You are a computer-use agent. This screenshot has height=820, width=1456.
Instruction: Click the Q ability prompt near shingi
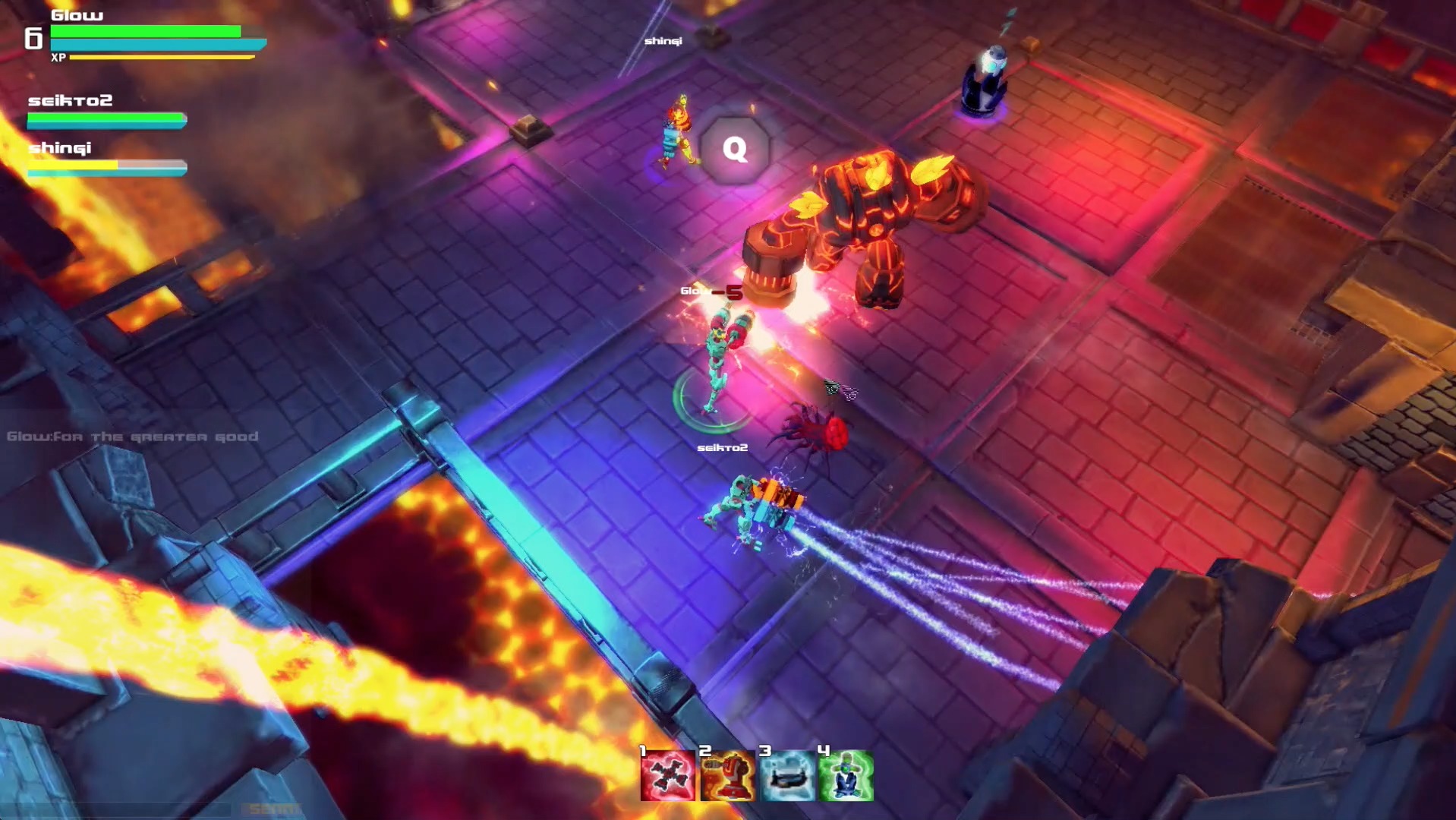click(x=733, y=150)
